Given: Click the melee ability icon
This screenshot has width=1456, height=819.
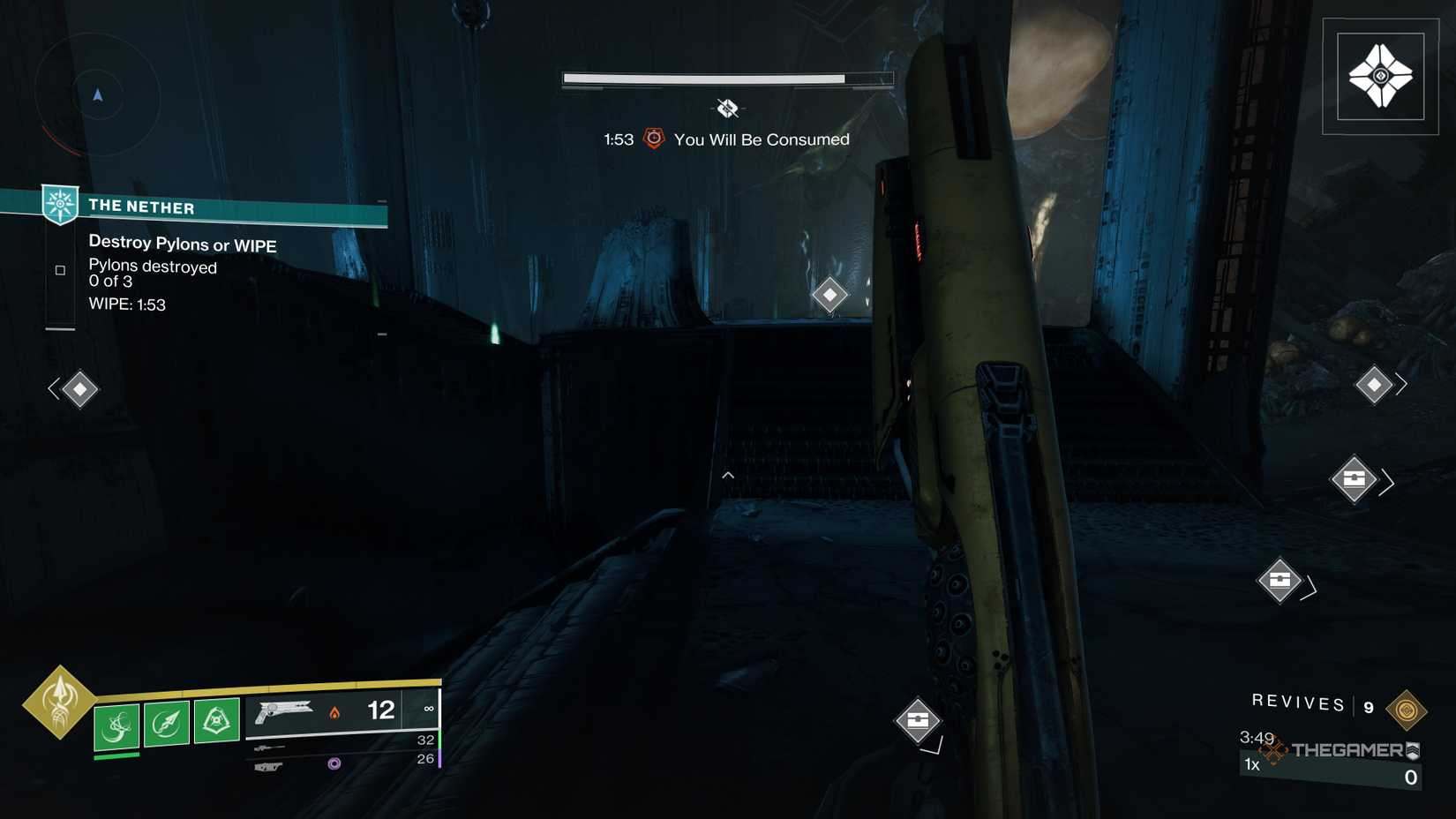Looking at the screenshot, I should 167,720.
